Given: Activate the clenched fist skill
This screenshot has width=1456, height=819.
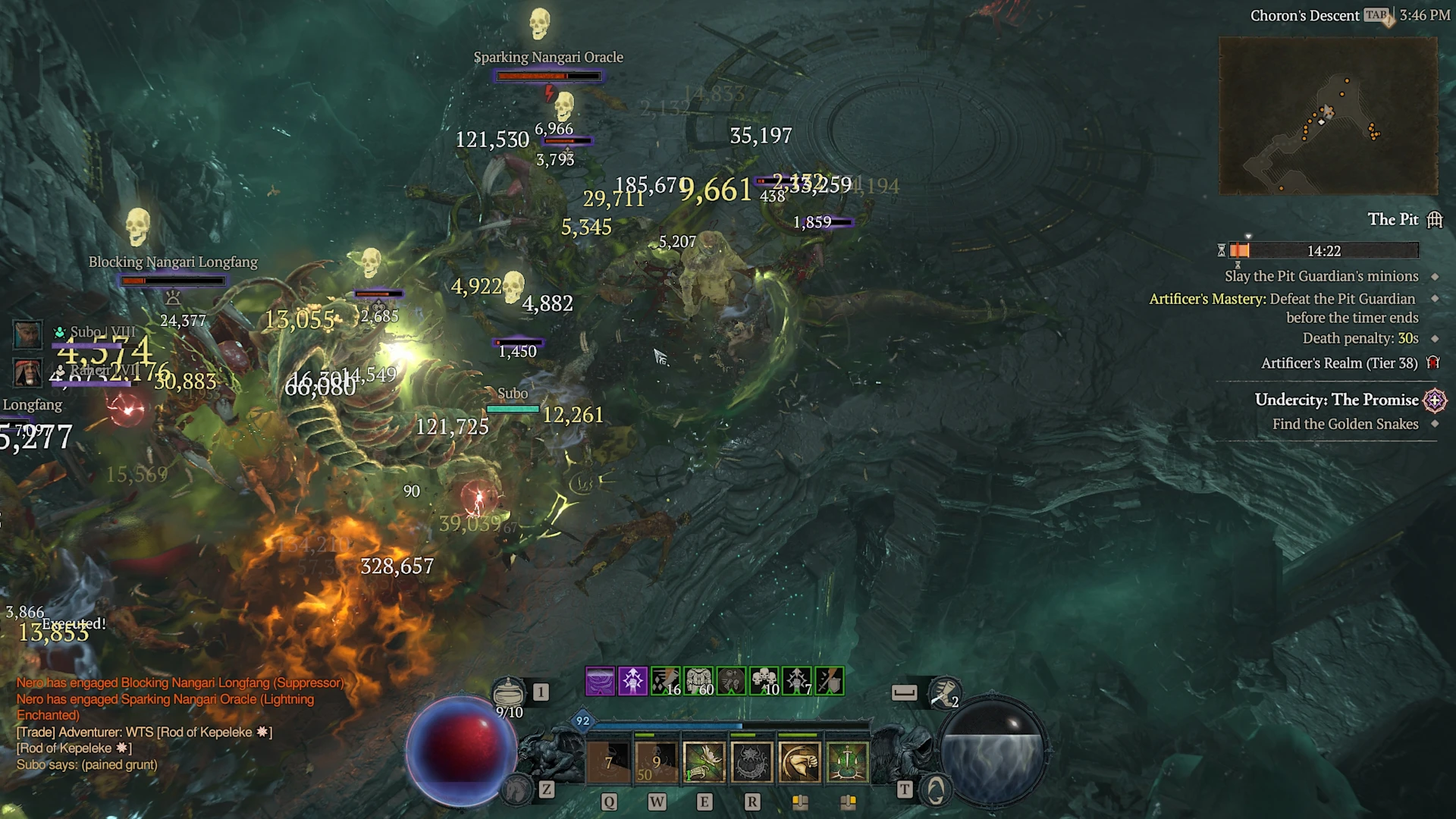Looking at the screenshot, I should coord(799,761).
